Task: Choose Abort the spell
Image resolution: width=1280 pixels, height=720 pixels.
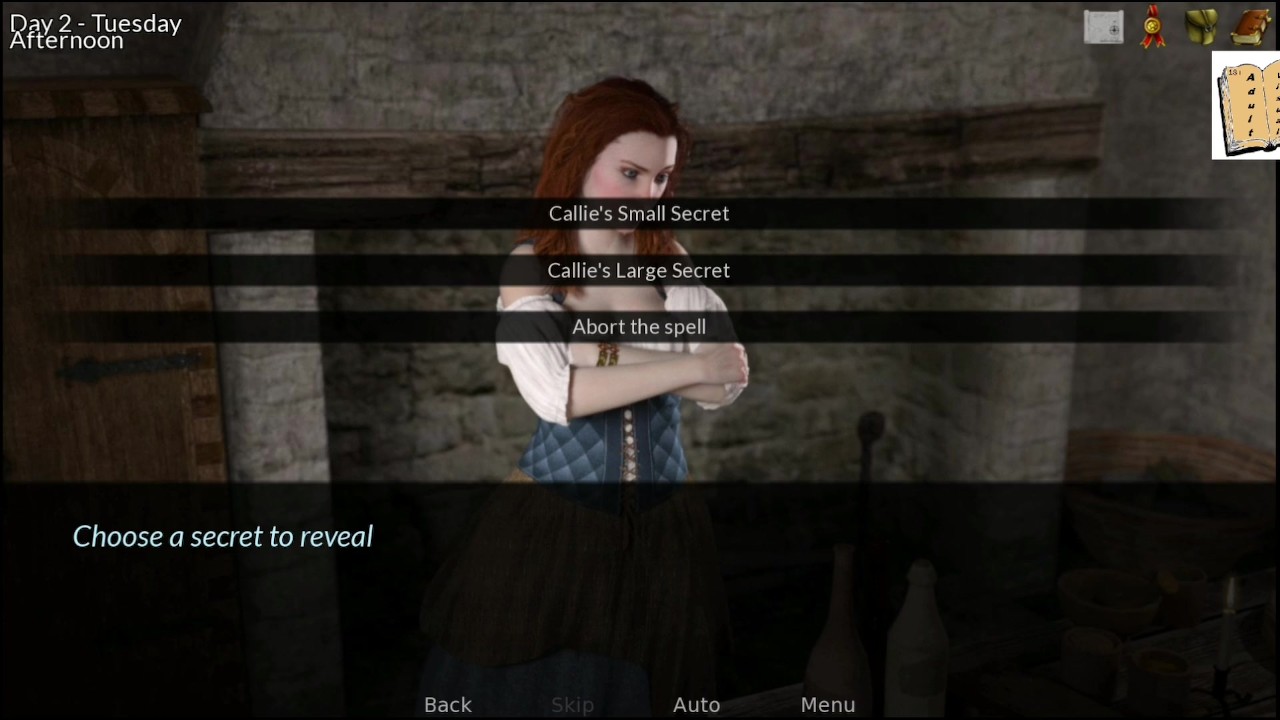Action: pyautogui.click(x=639, y=327)
